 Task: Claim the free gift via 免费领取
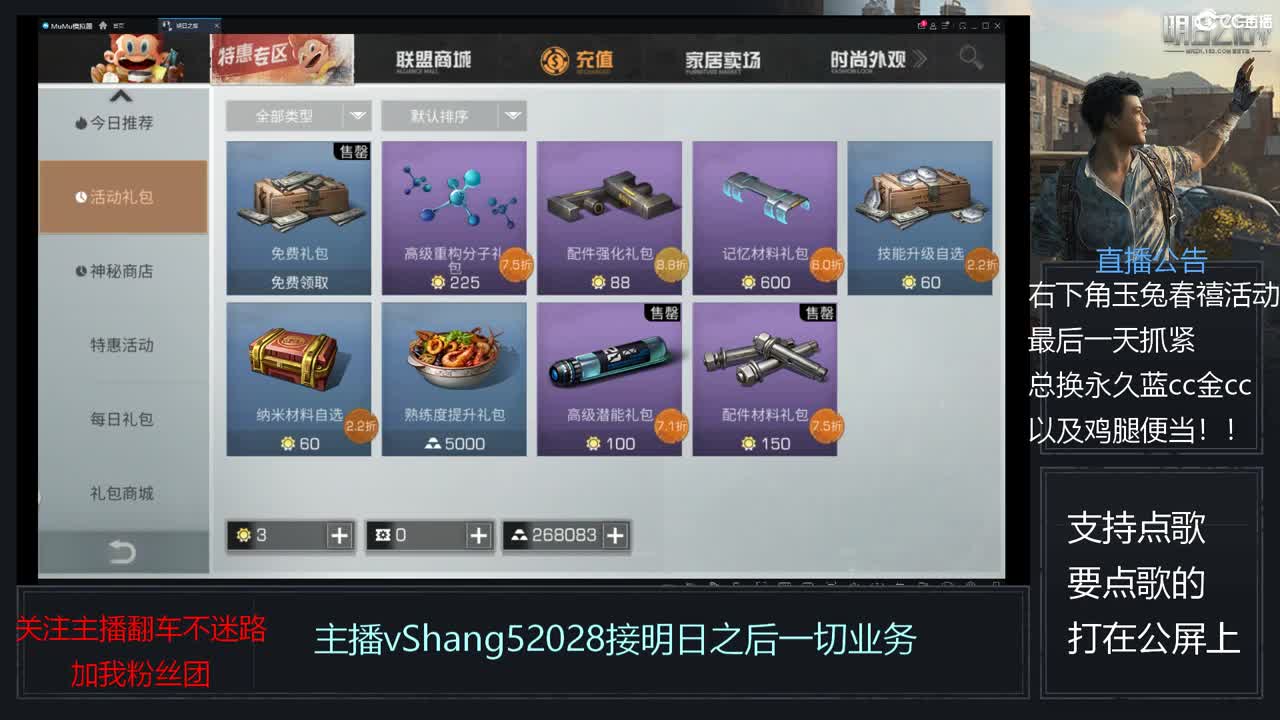pos(298,282)
